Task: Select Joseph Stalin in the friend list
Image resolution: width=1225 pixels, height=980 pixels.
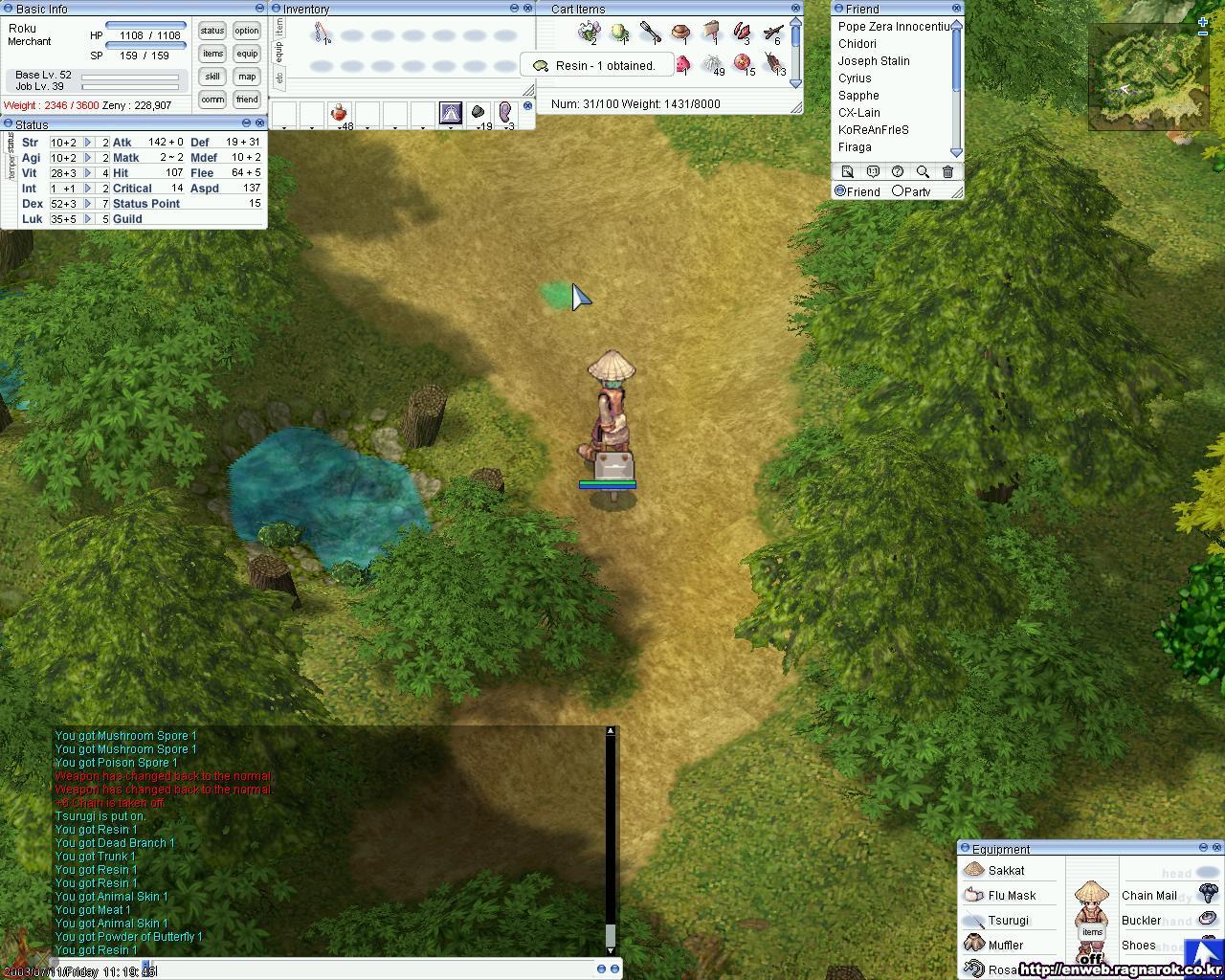Action: [874, 60]
